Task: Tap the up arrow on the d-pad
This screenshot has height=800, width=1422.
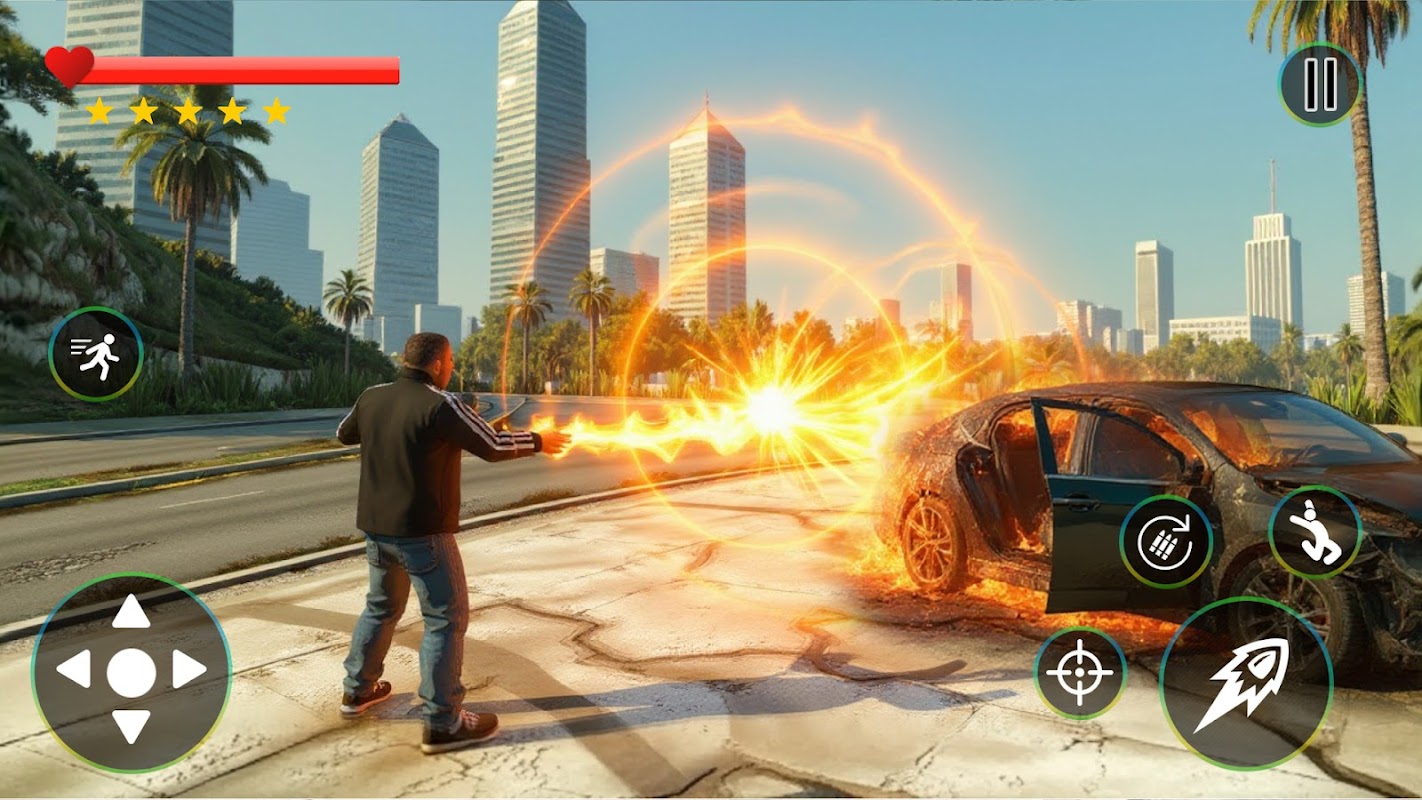Action: pos(131,612)
